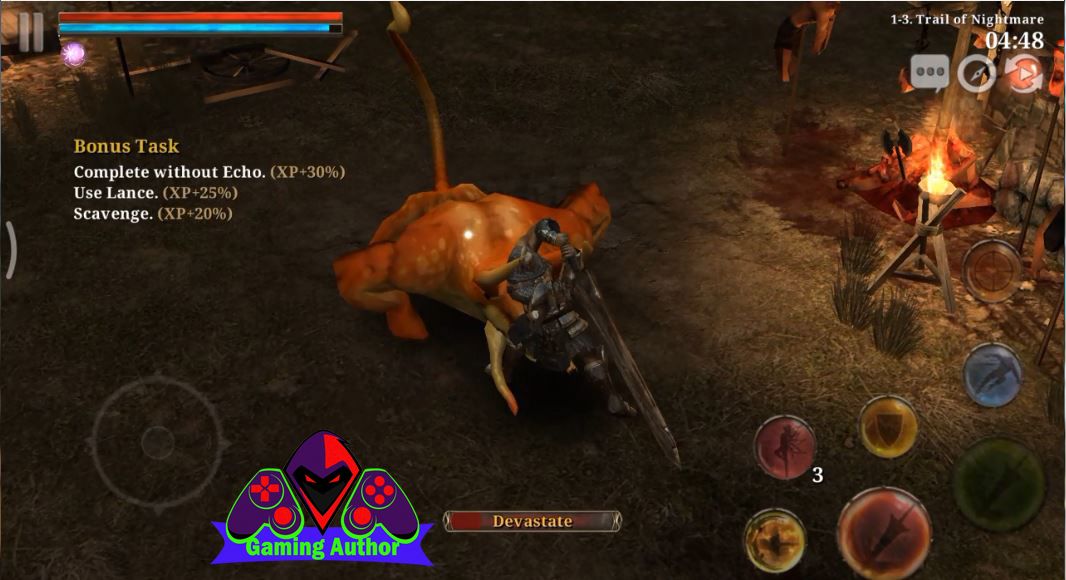Image resolution: width=1066 pixels, height=580 pixels.
Task: Activate the crosshair target-lock button
Action: click(x=992, y=272)
